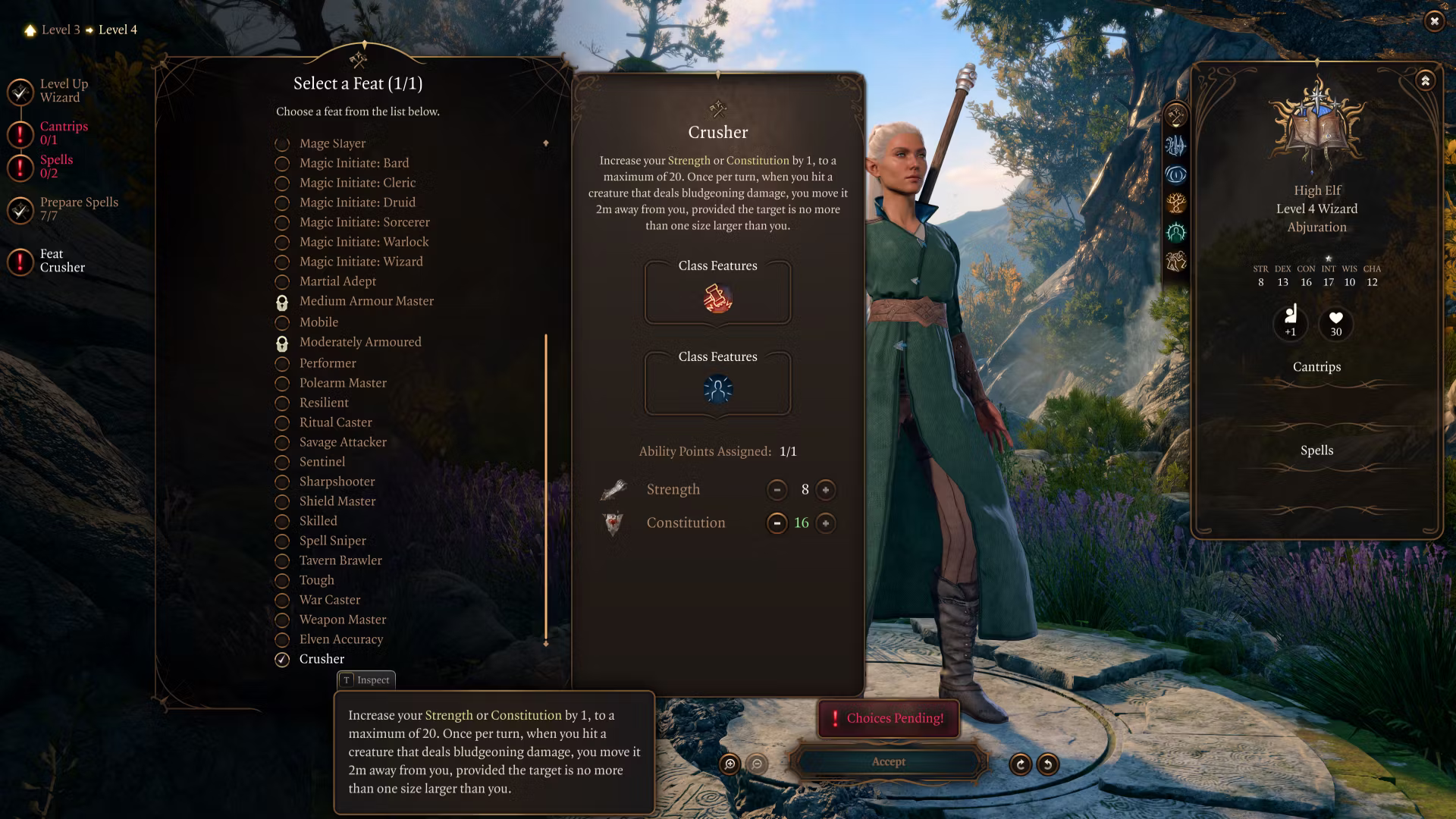Image resolution: width=1456 pixels, height=819 pixels.
Task: Pick the Spell Sniper feat
Action: click(x=332, y=541)
